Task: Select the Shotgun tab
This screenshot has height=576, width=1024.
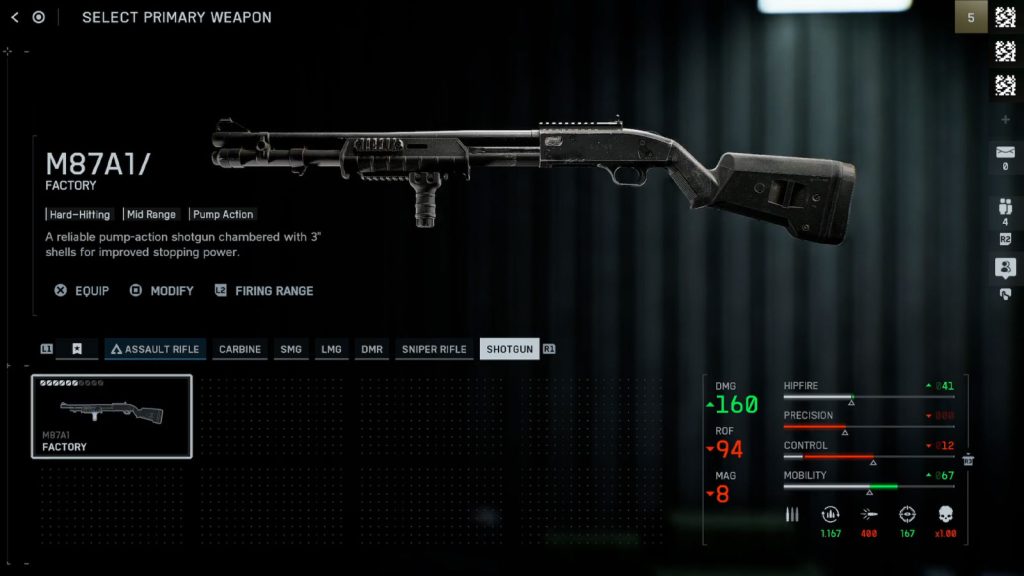Action: (509, 349)
